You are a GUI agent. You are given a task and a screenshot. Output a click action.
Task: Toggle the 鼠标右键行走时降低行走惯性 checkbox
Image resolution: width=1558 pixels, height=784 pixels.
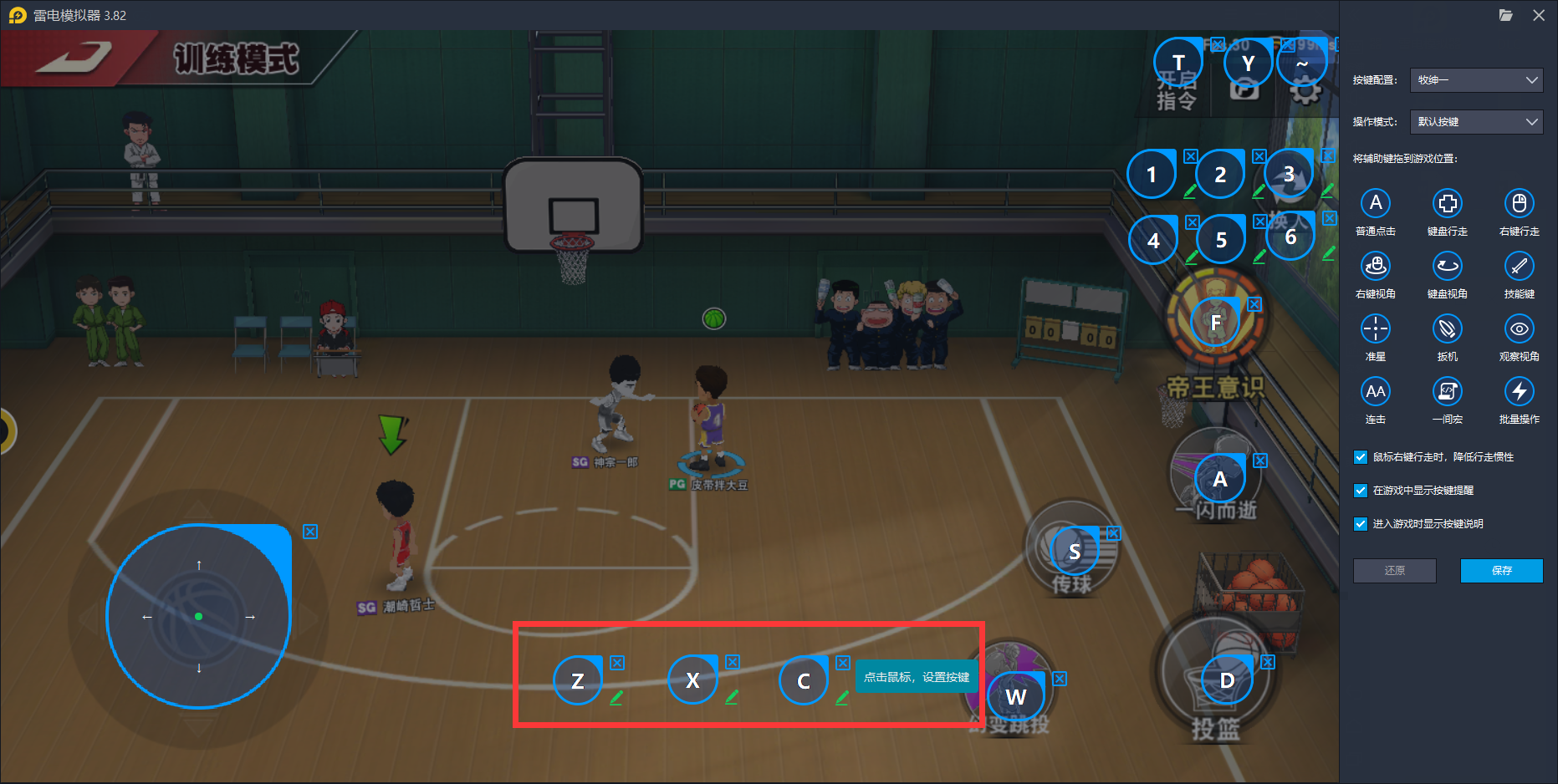(1361, 457)
